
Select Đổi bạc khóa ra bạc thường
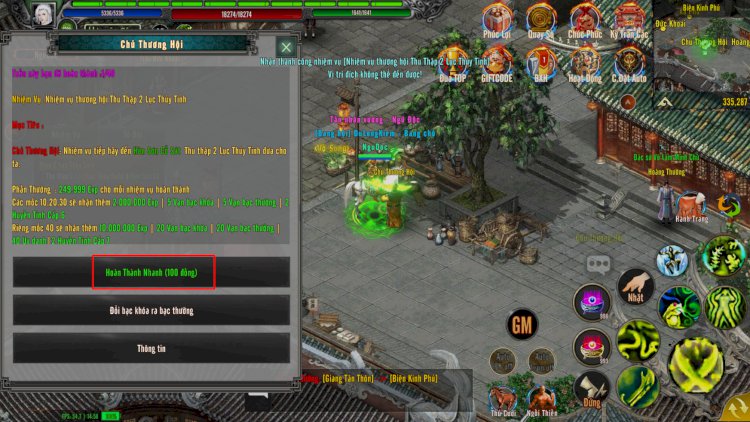point(152,310)
